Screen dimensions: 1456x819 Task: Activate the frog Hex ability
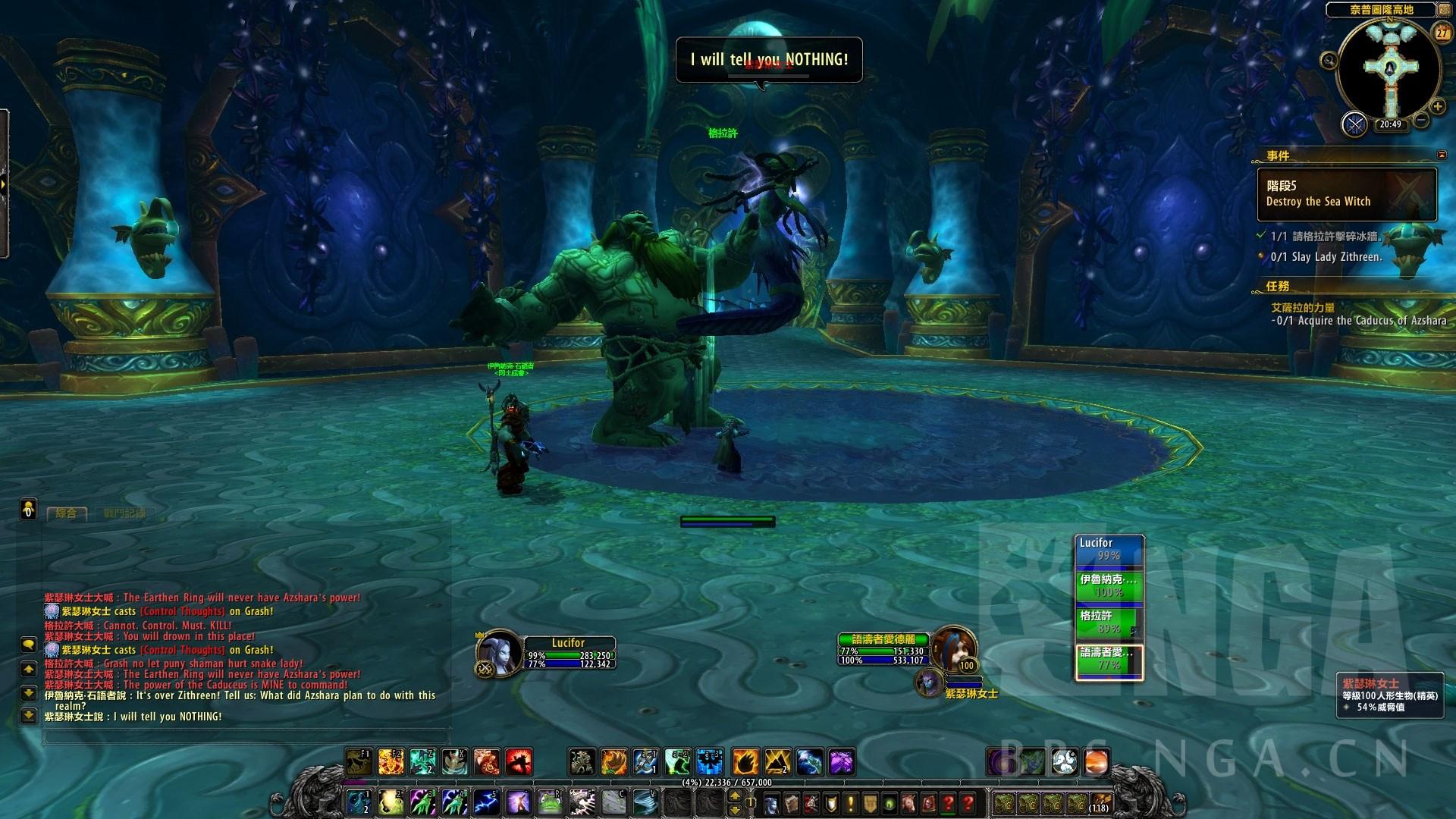(x=551, y=801)
